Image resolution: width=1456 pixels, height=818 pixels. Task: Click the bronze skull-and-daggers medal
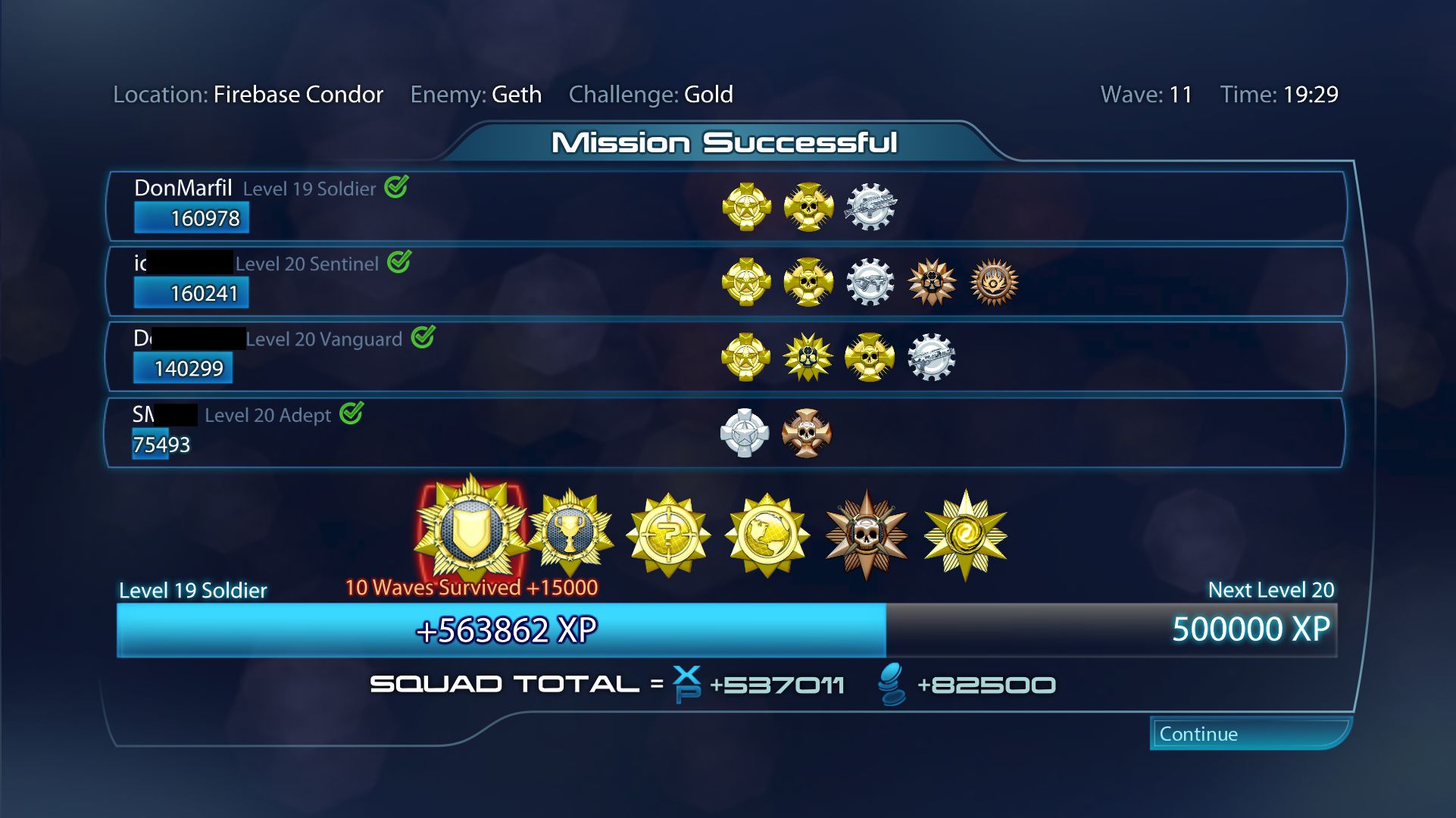[x=864, y=534]
